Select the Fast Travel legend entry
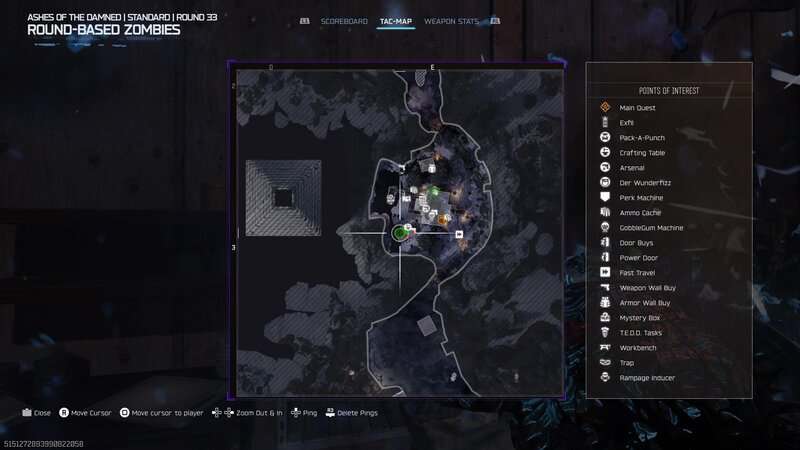This screenshot has height=450, width=800. tap(637, 272)
